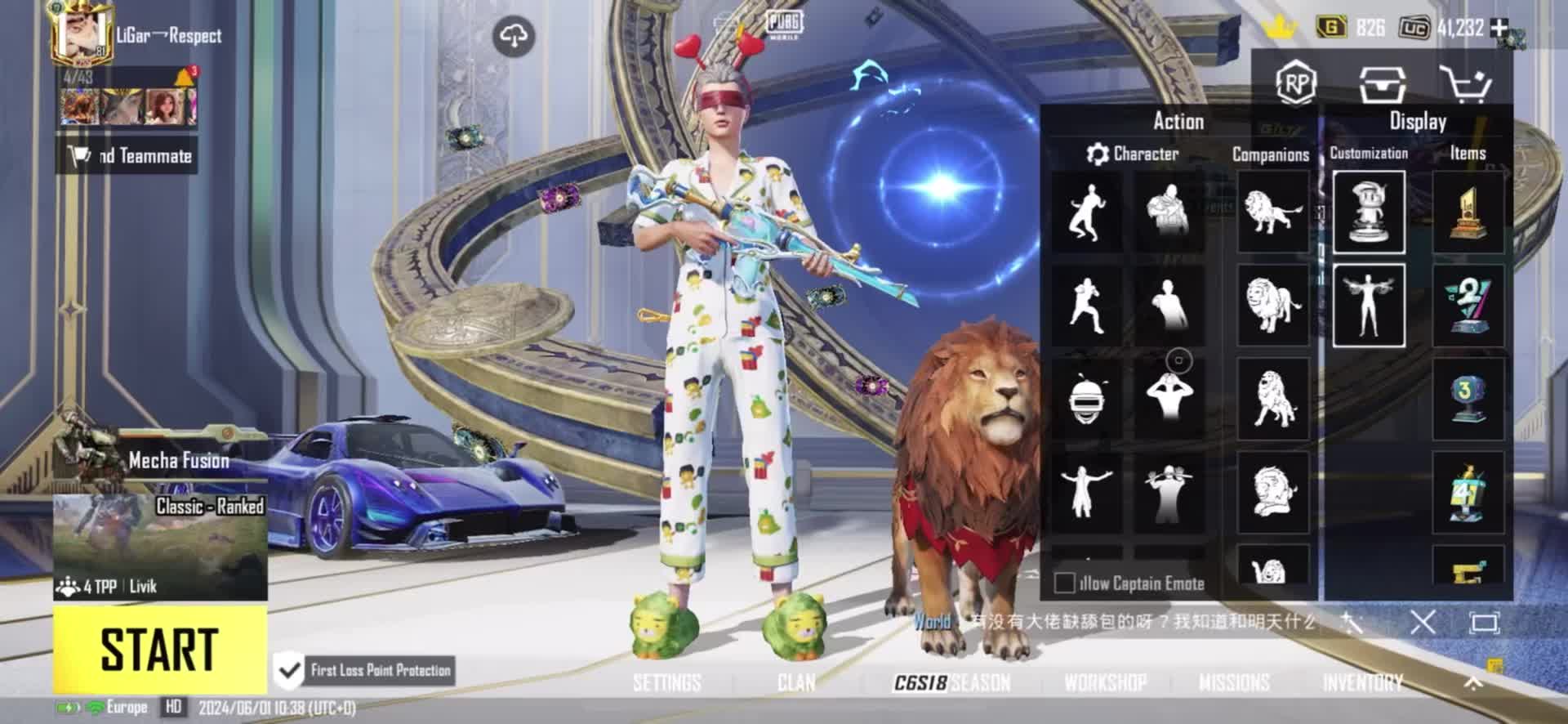
Task: Open the Inventory menu
Action: [1362, 682]
